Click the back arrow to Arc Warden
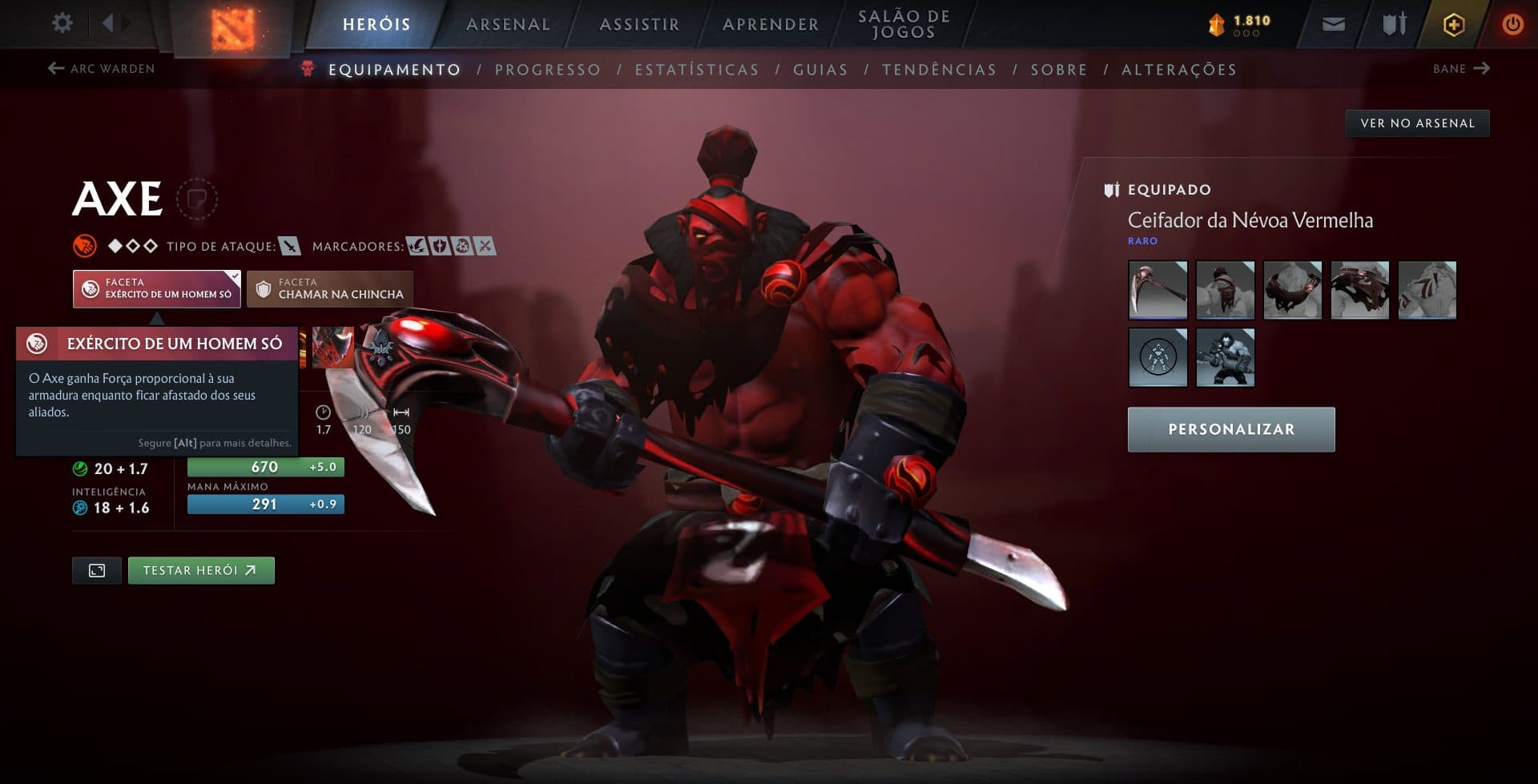The image size is (1538, 784). (54, 69)
